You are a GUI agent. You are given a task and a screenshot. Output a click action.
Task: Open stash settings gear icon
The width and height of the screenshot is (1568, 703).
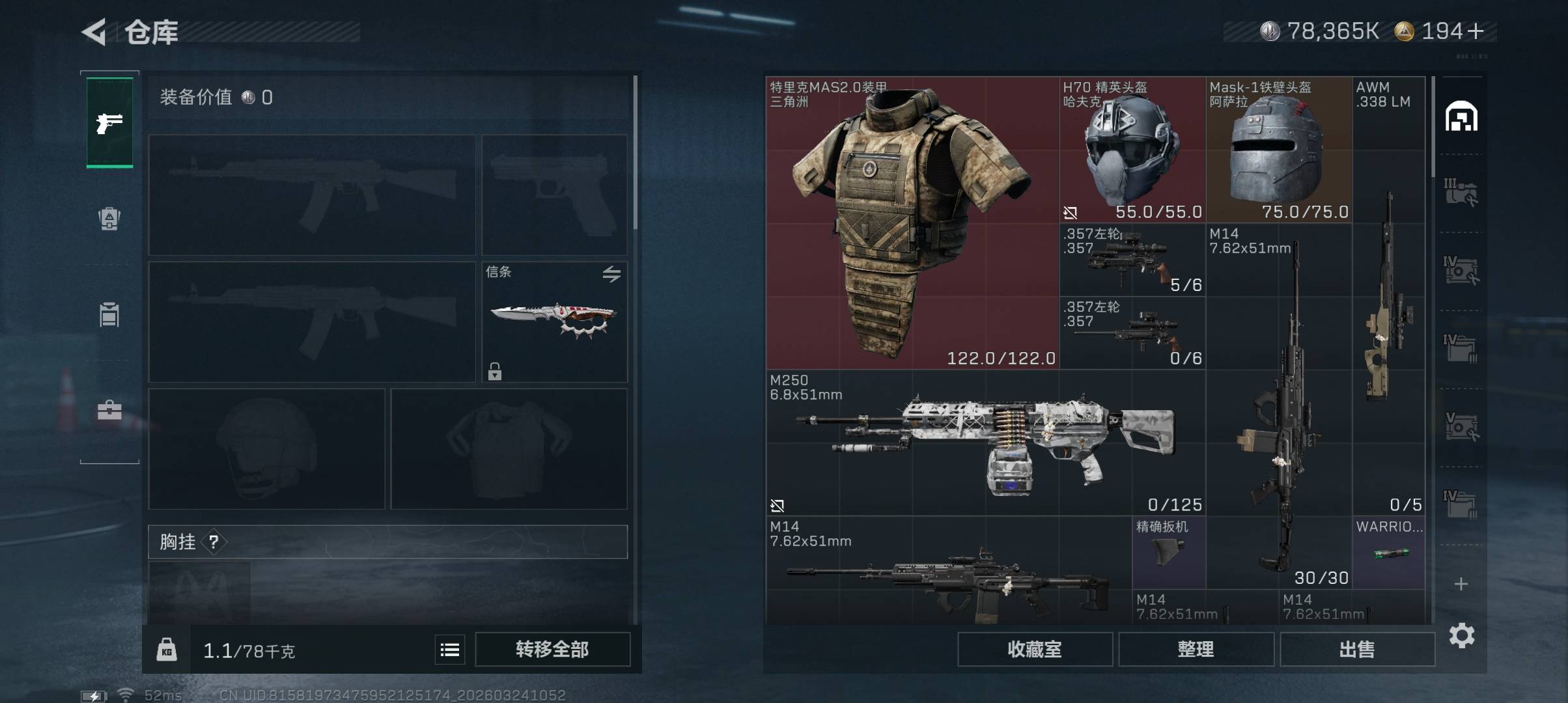[x=1461, y=635]
